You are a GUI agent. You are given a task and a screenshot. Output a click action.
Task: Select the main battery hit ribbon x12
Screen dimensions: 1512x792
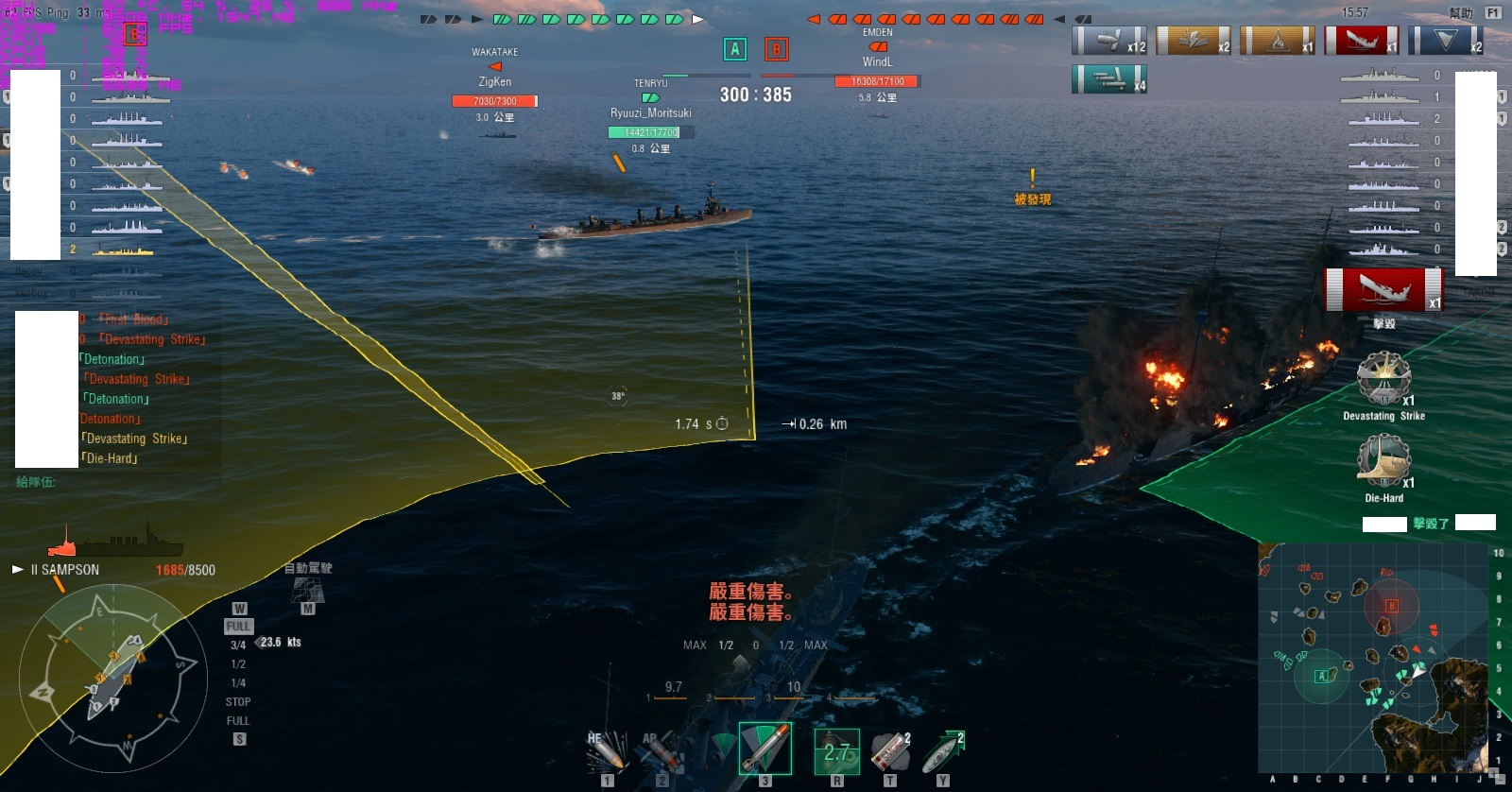pyautogui.click(x=1109, y=41)
